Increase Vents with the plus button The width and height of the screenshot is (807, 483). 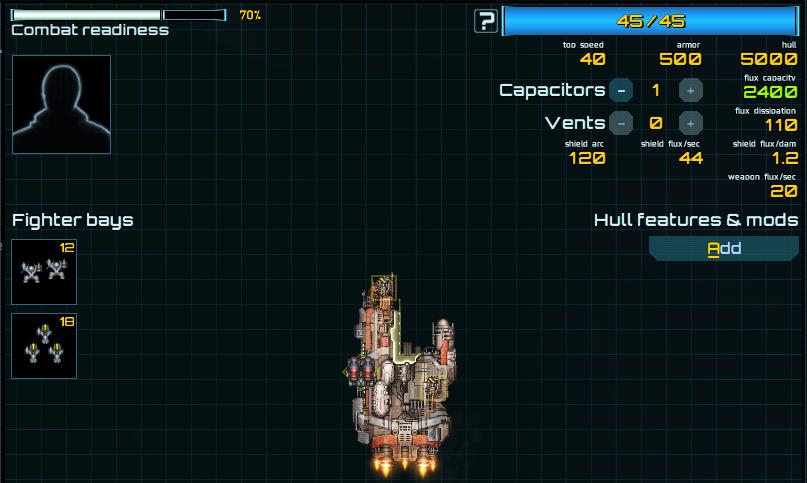(690, 123)
